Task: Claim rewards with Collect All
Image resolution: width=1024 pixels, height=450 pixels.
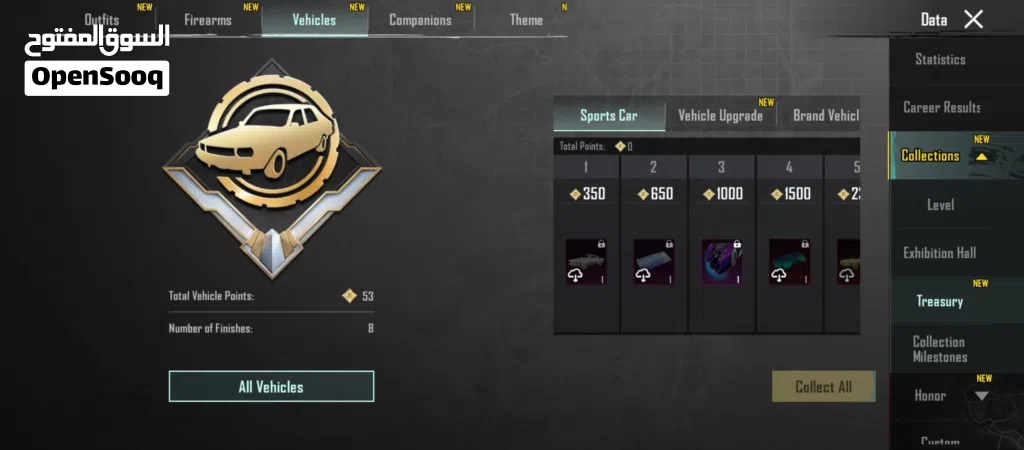Action: pos(823,387)
